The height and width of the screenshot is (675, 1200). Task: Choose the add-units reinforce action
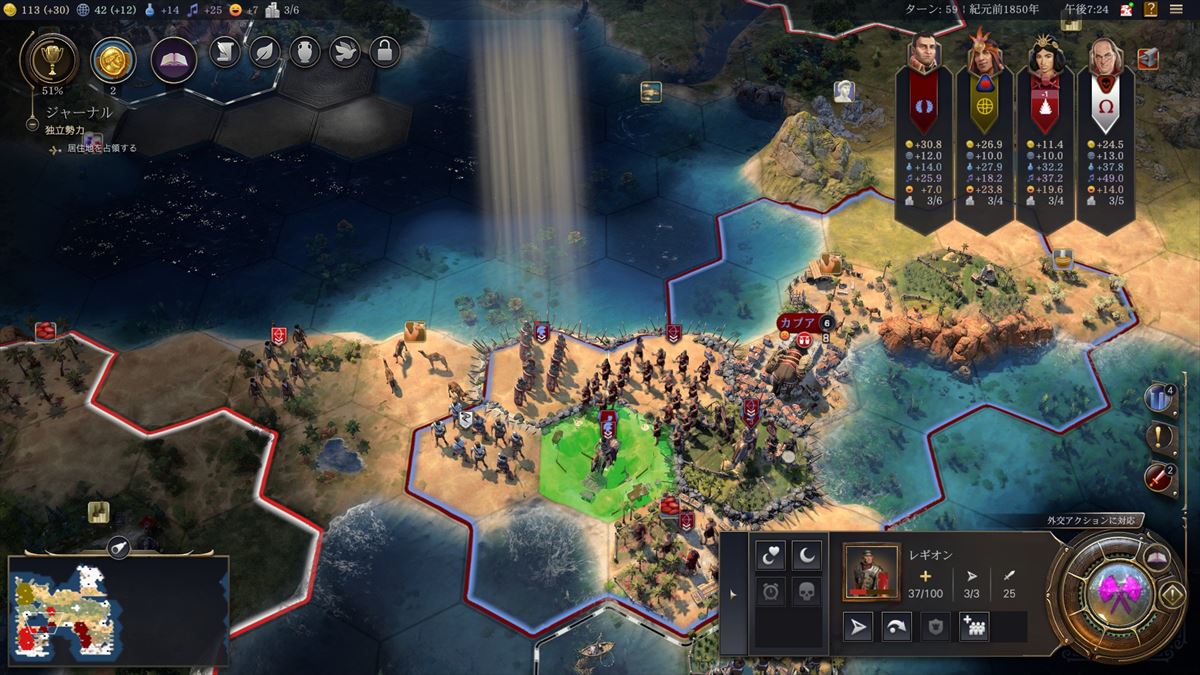coord(973,627)
